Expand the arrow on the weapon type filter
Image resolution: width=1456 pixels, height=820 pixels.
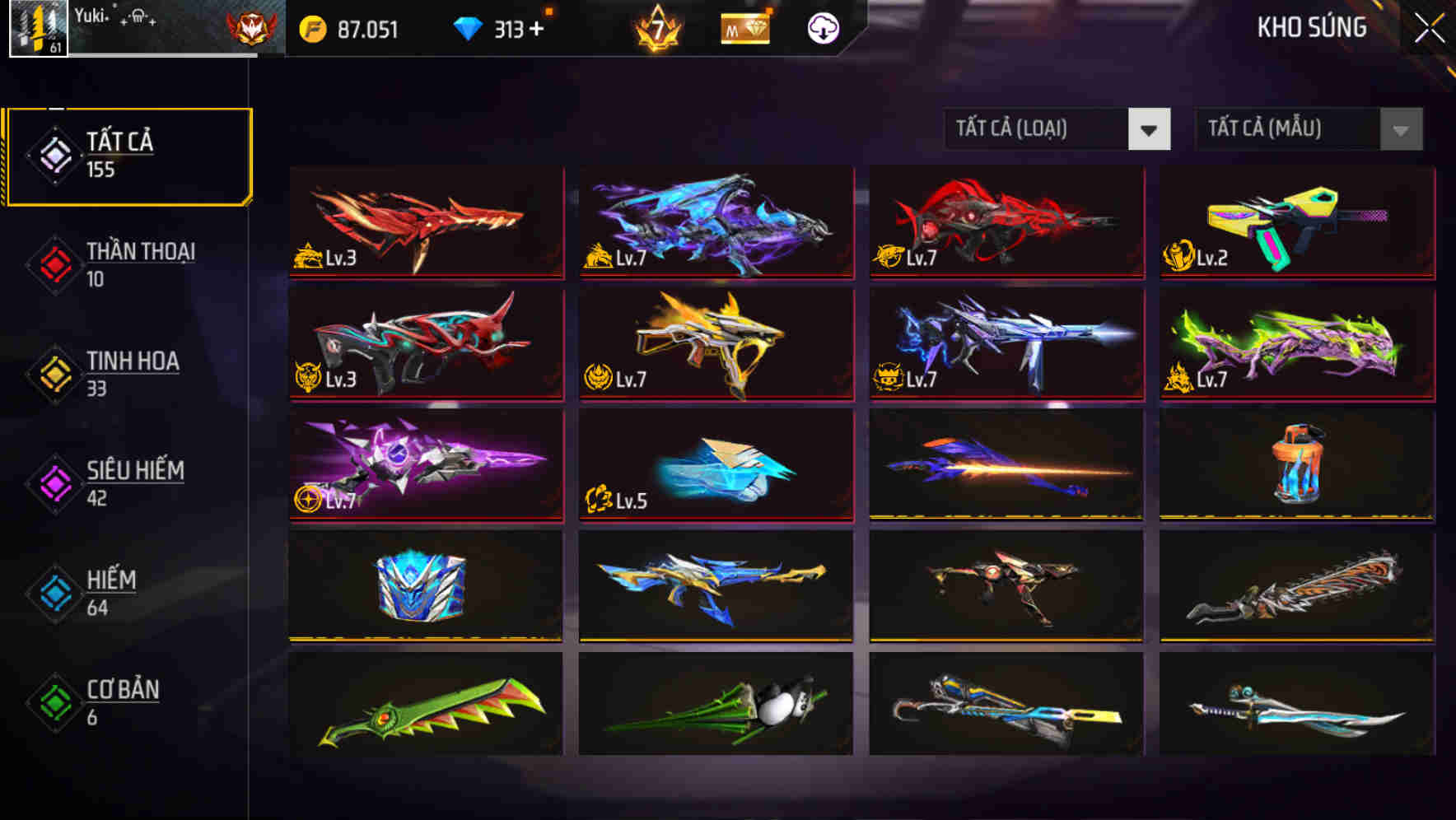coord(1151,129)
